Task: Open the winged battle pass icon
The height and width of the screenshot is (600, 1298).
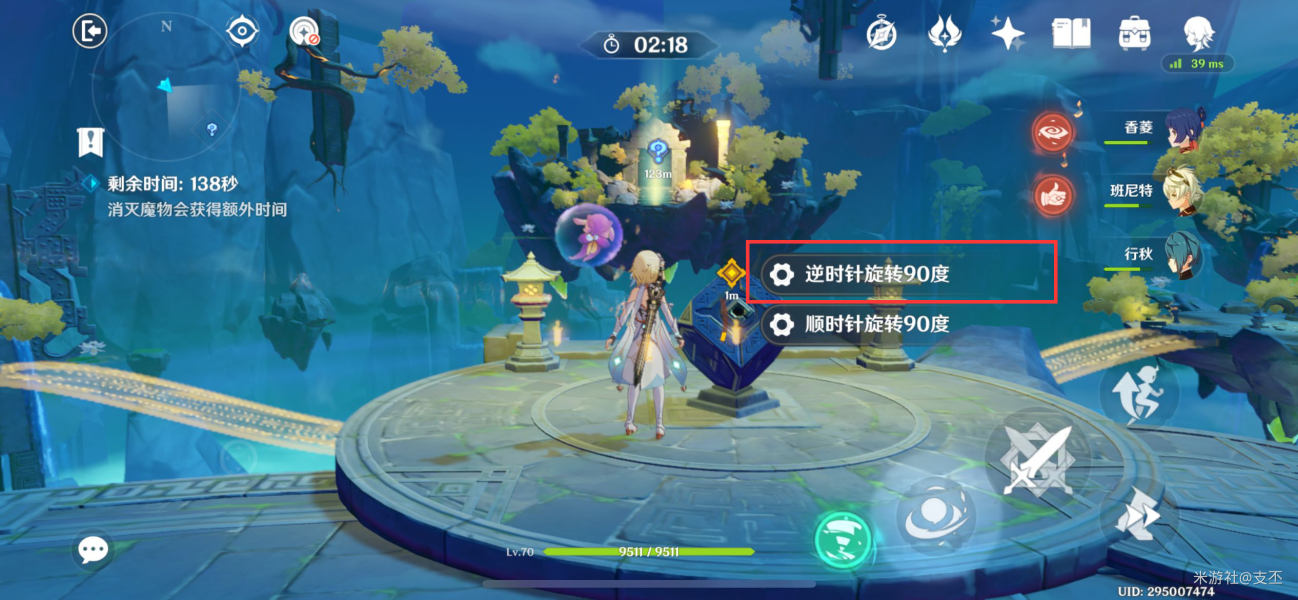Action: pos(944,34)
